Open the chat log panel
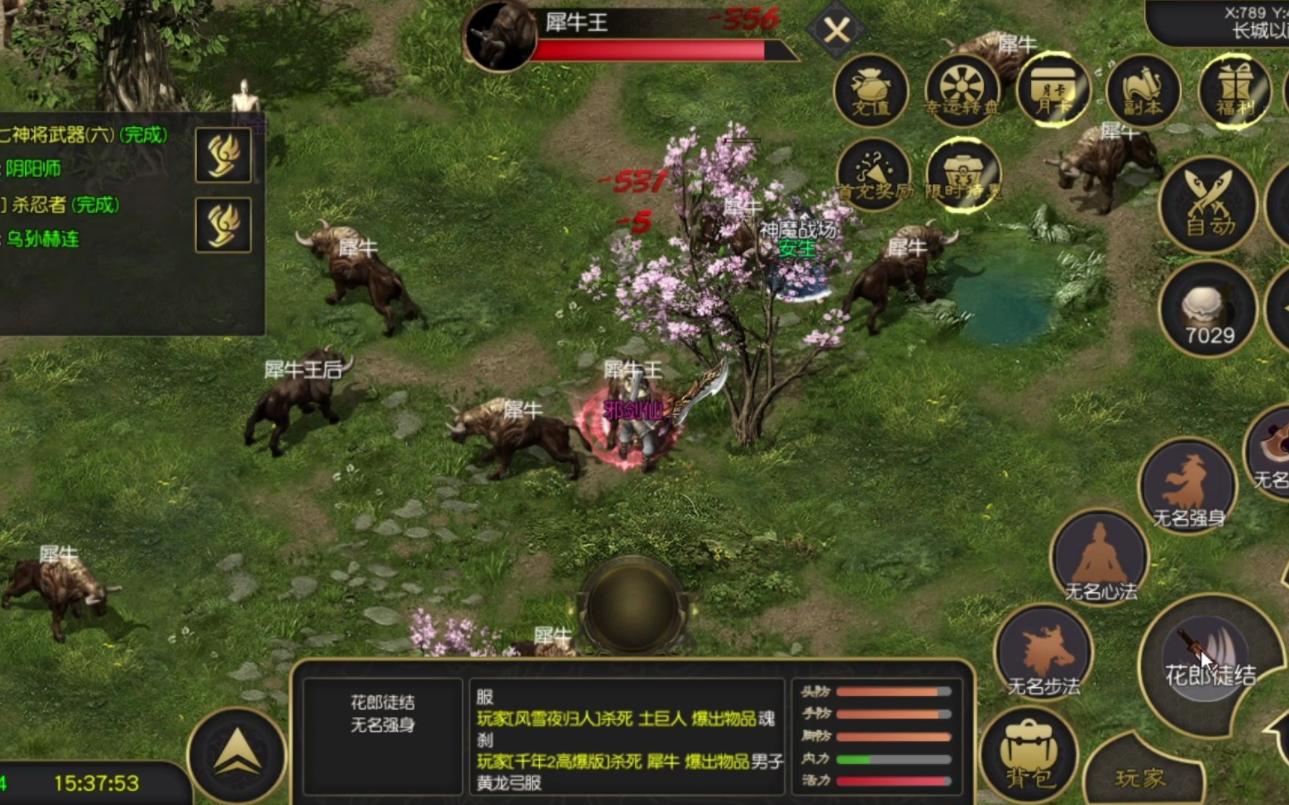Image resolution: width=1289 pixels, height=805 pixels. pos(629,738)
